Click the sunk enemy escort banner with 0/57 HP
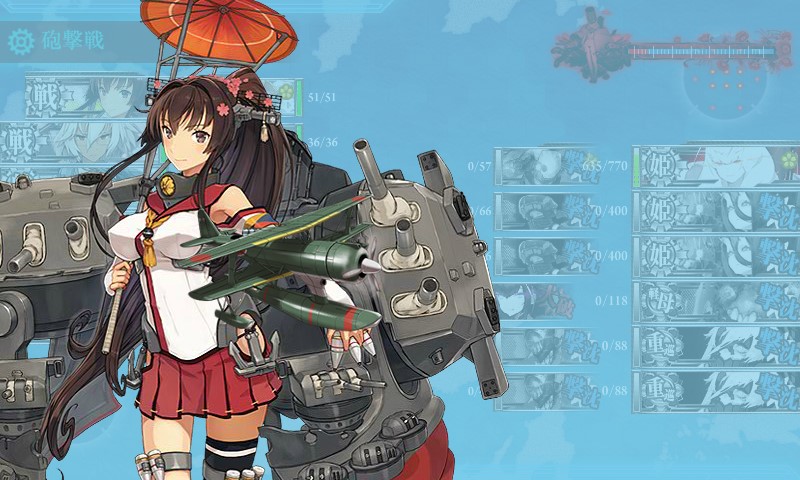This screenshot has width=800, height=480. click(548, 165)
